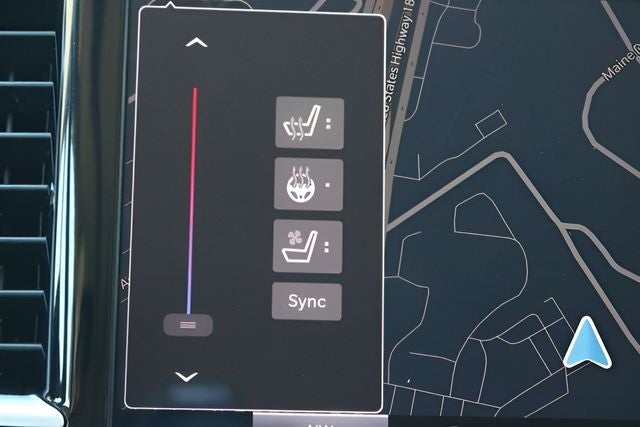This screenshot has width=640, height=427.
Task: Tap the Sync climate button
Action: [307, 301]
